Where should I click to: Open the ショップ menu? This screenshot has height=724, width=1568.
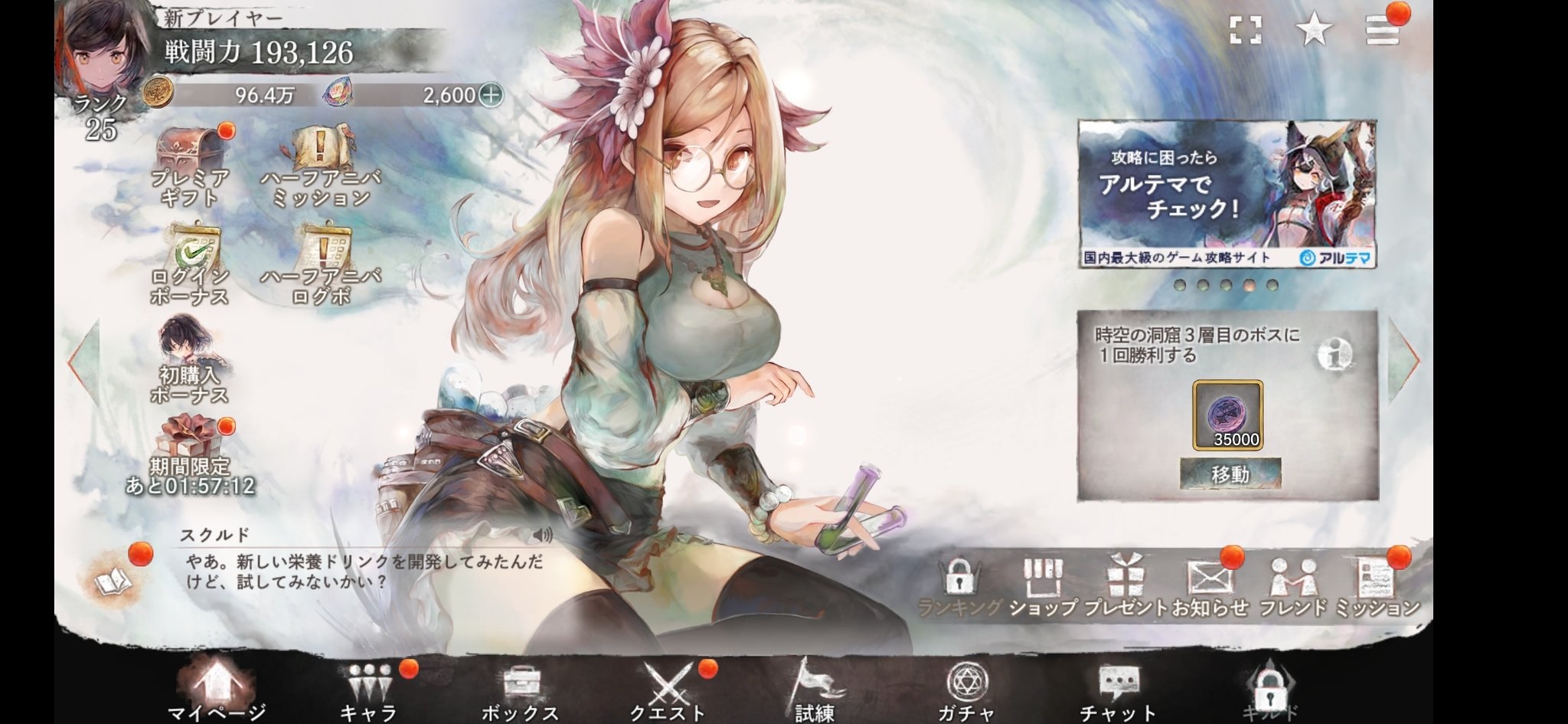1043,587
